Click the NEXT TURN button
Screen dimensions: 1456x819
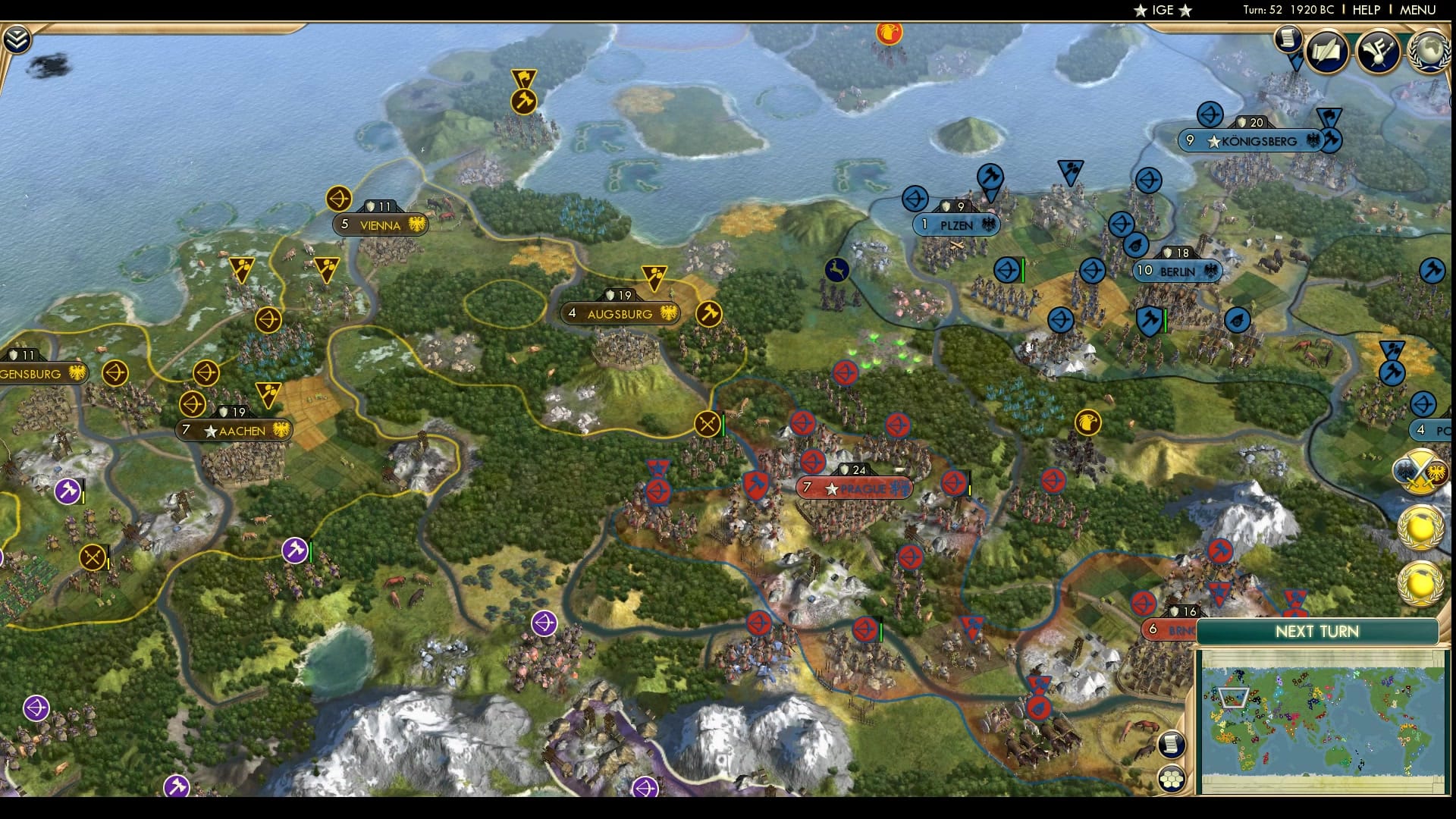coord(1319,631)
